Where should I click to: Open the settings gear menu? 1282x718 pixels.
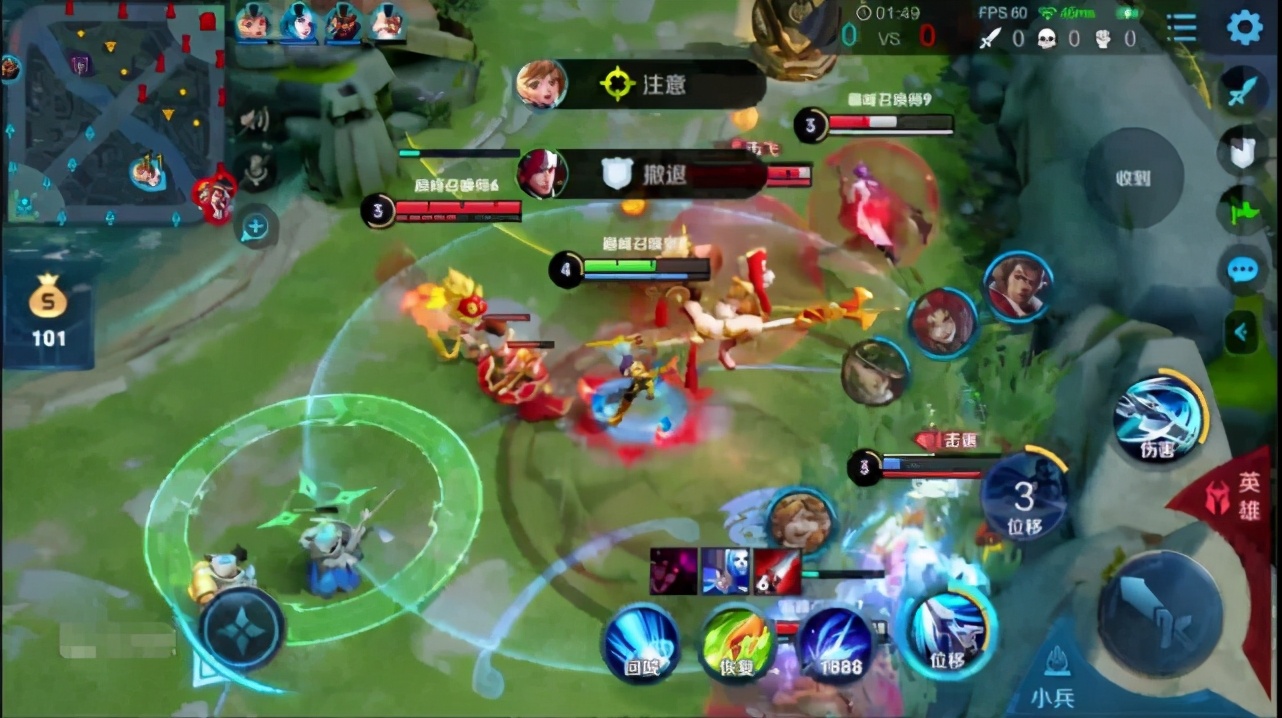(x=1244, y=28)
